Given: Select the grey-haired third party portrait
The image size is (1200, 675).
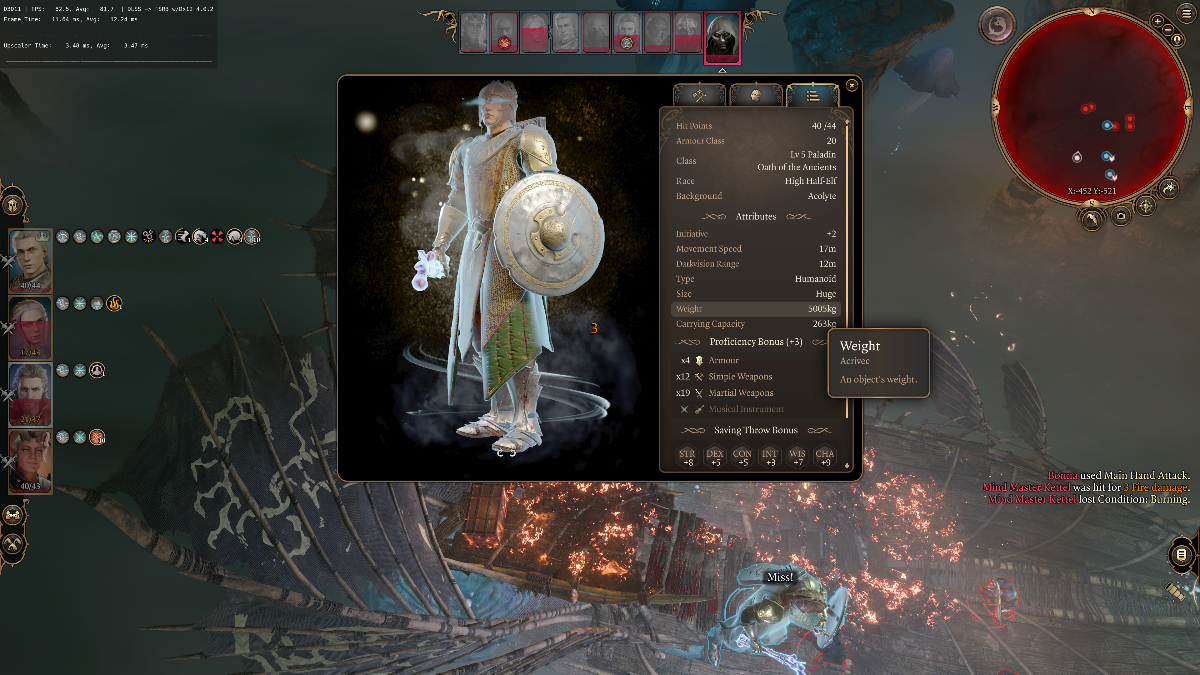Looking at the screenshot, I should (x=29, y=393).
